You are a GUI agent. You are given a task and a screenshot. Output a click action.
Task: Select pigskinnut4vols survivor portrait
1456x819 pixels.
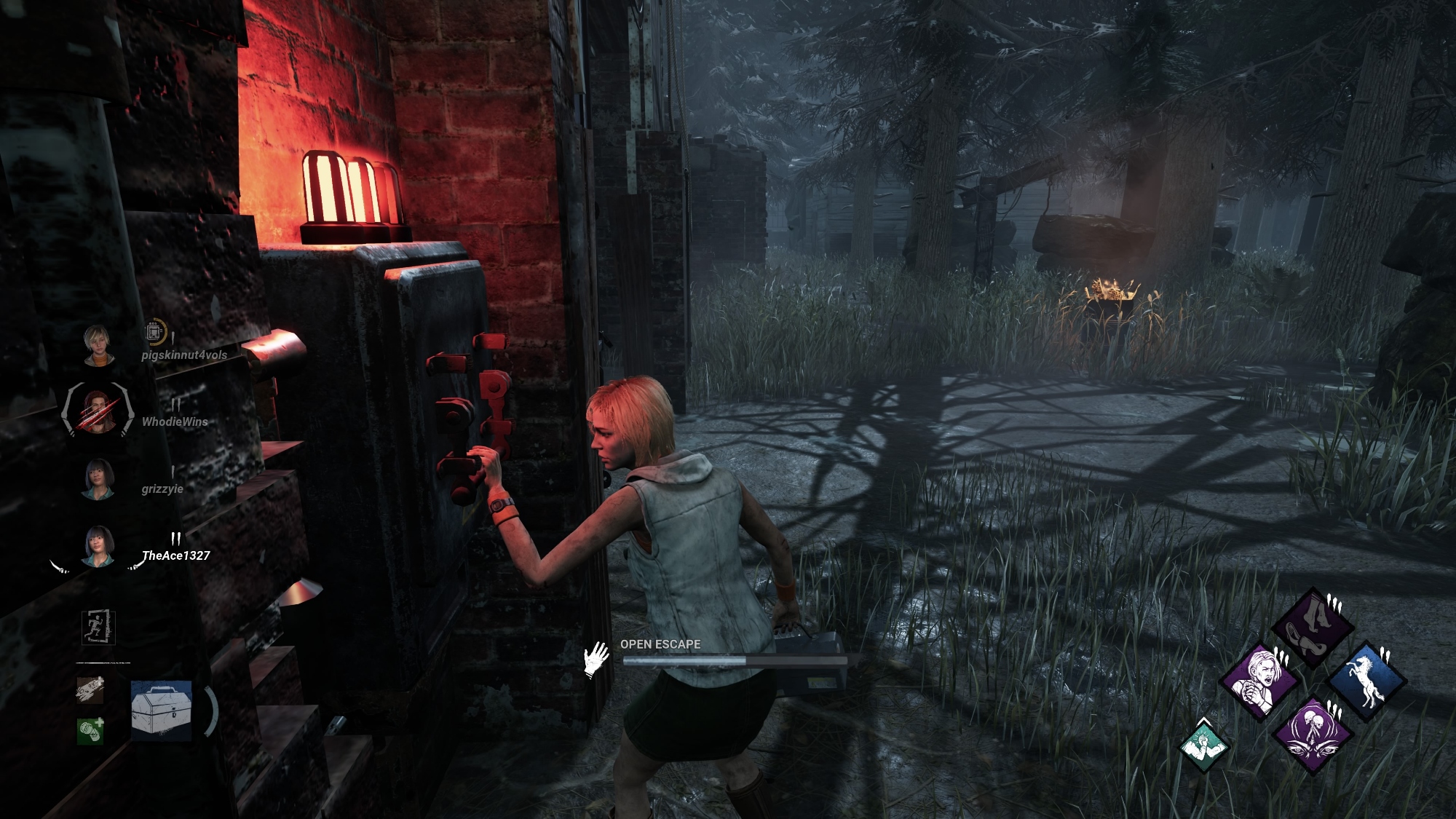point(96,345)
